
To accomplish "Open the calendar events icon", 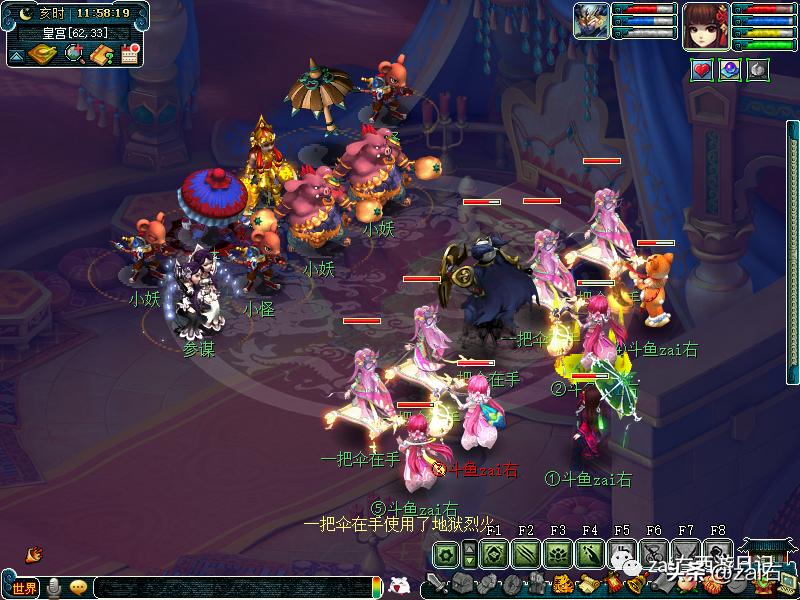I will pos(129,54).
